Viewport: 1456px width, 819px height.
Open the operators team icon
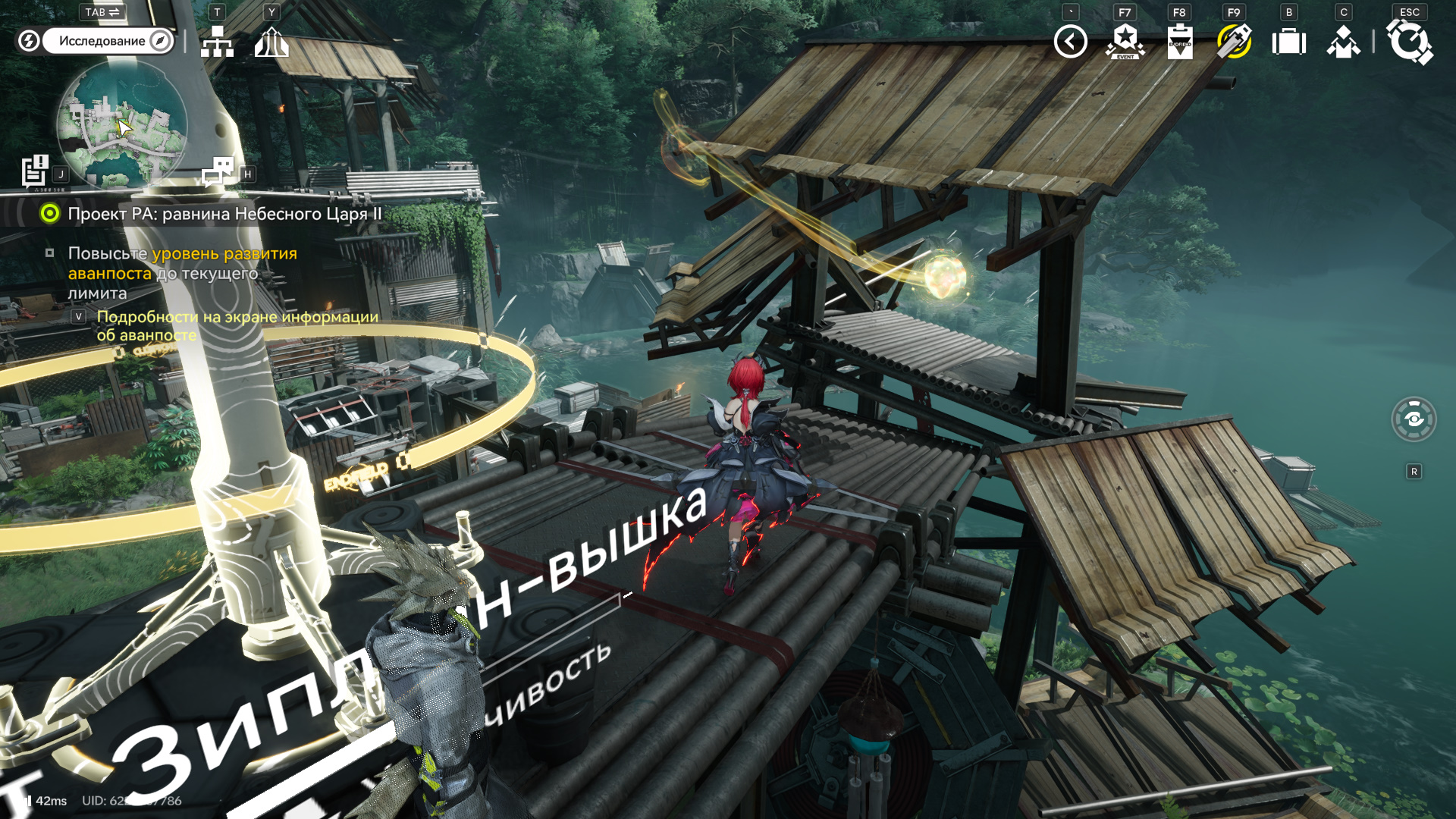(x=1344, y=42)
